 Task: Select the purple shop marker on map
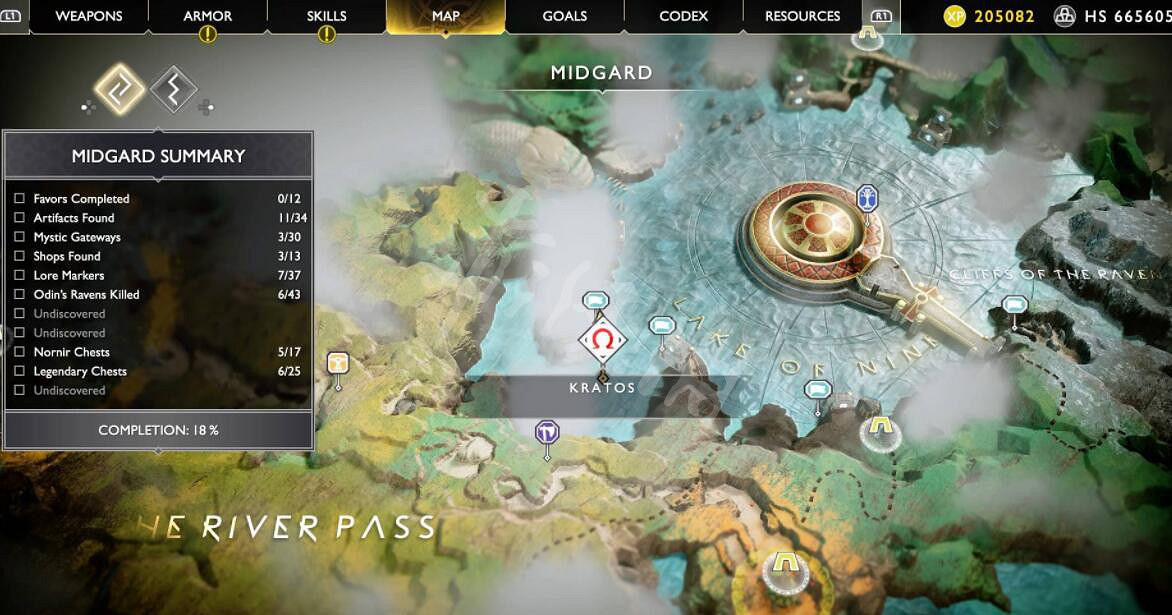point(547,433)
